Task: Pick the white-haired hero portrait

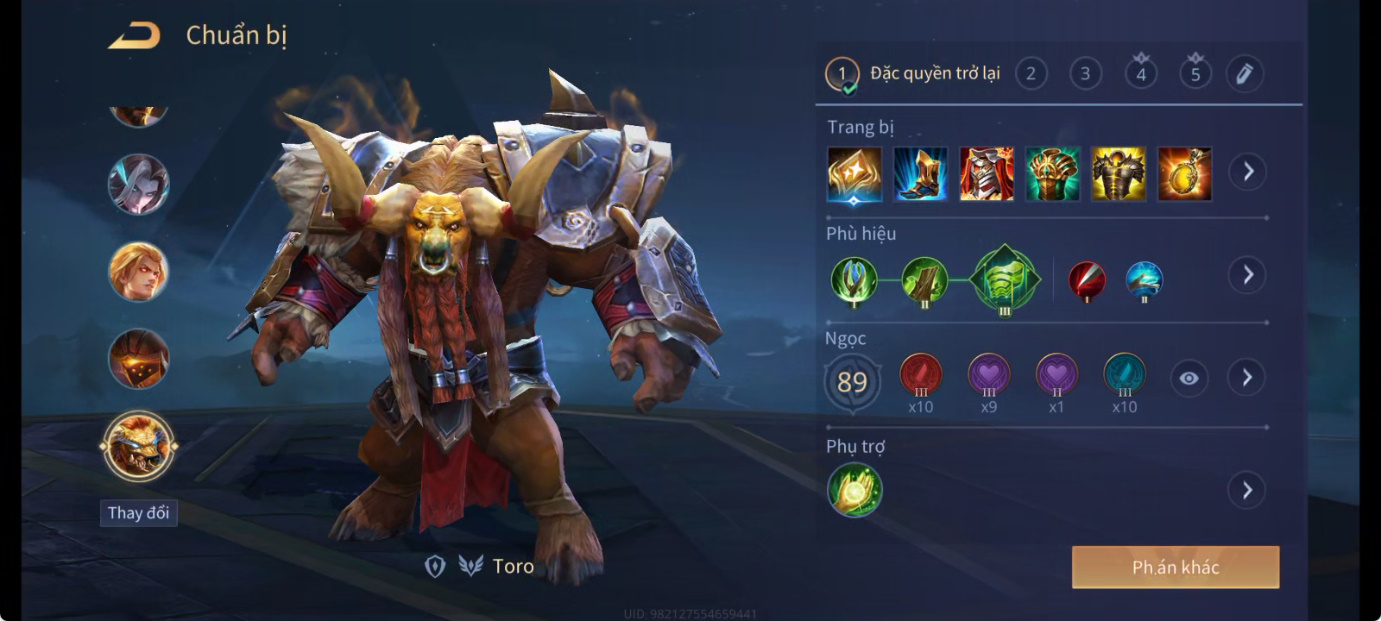Action: pyautogui.click(x=139, y=185)
